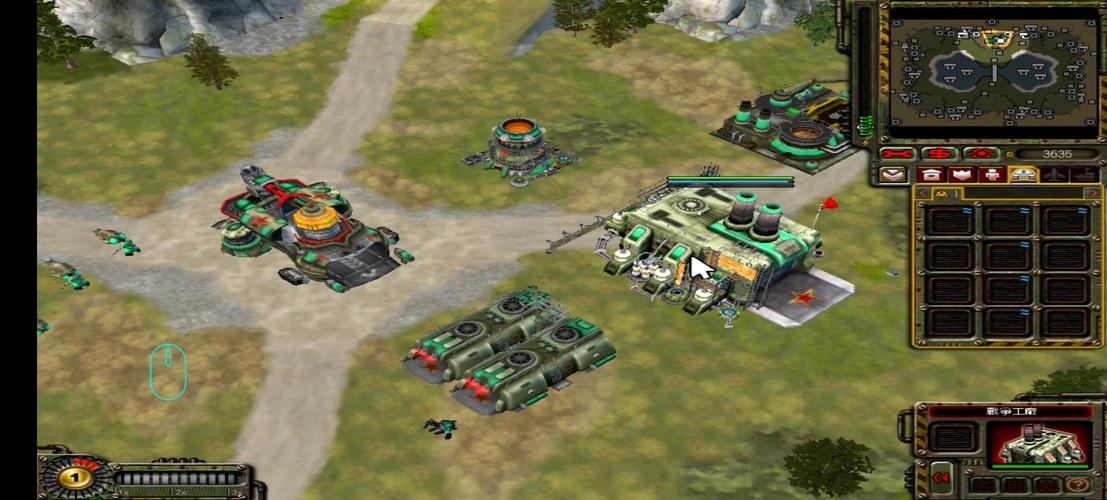Activate the red wrench repair button
This screenshot has height=500, width=1107.
pyautogui.click(x=895, y=154)
